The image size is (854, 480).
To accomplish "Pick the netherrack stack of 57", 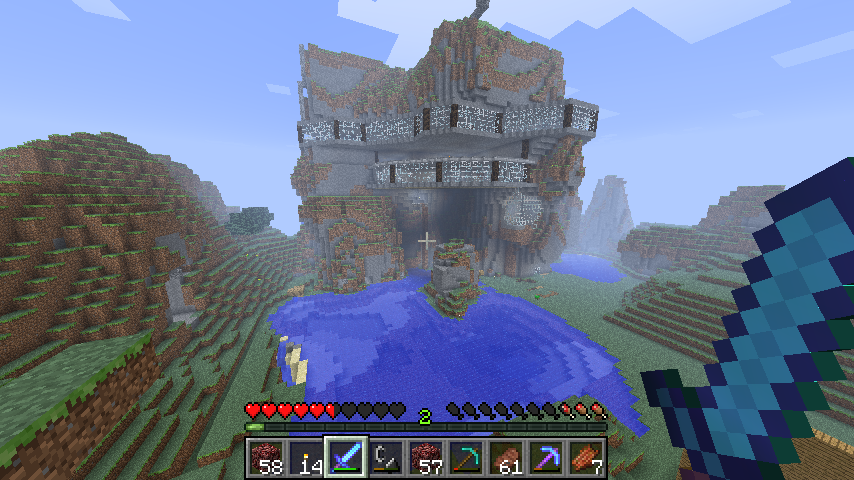I will (x=426, y=457).
